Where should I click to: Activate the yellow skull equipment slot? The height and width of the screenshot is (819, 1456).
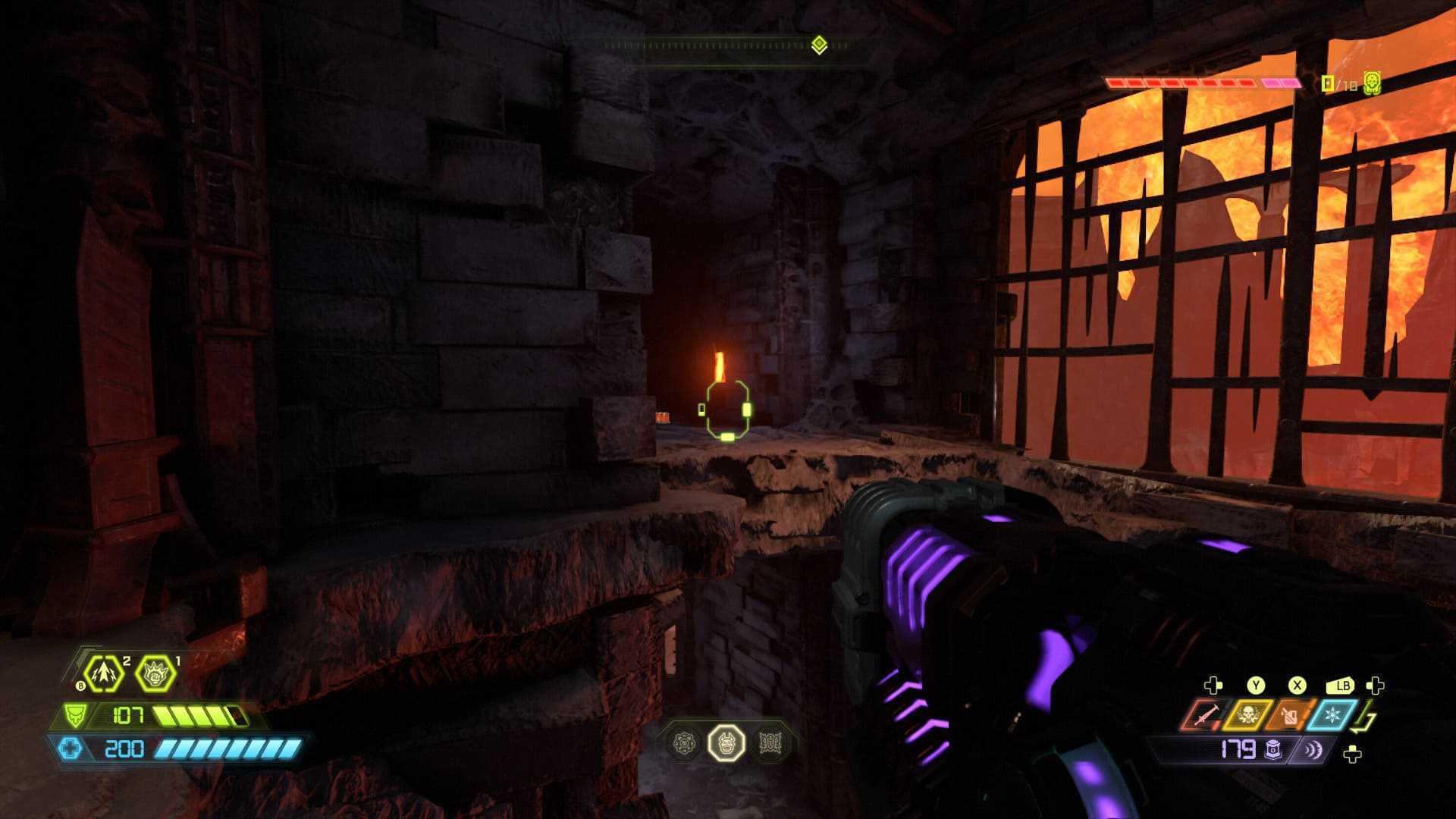[1246, 715]
